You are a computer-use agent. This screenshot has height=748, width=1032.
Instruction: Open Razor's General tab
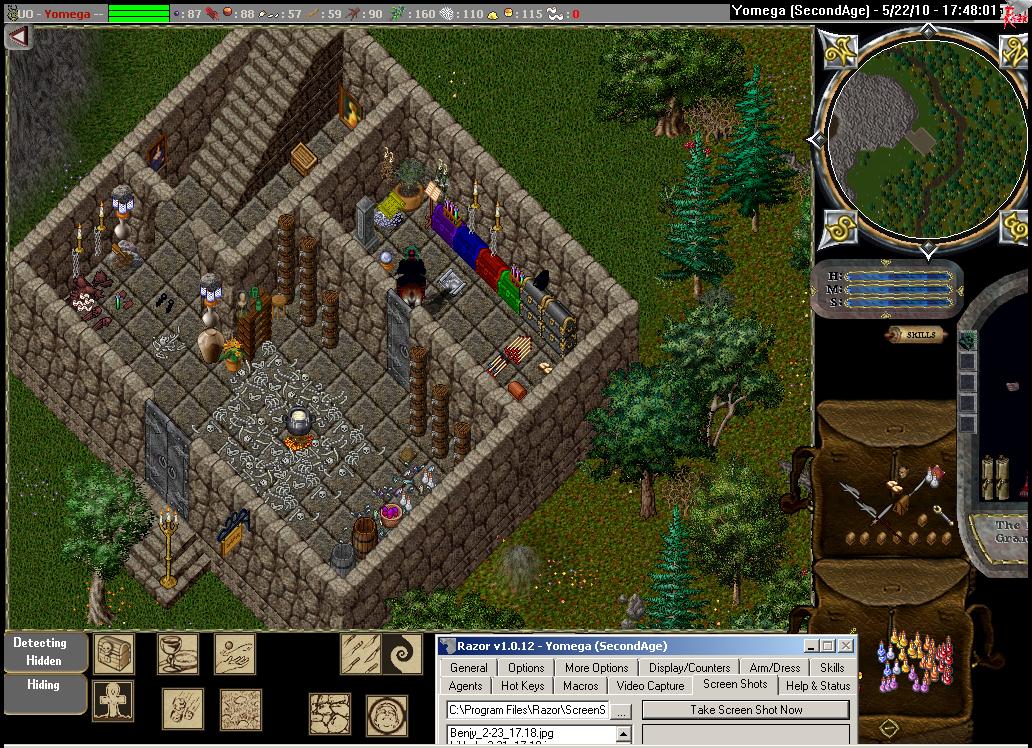468,668
